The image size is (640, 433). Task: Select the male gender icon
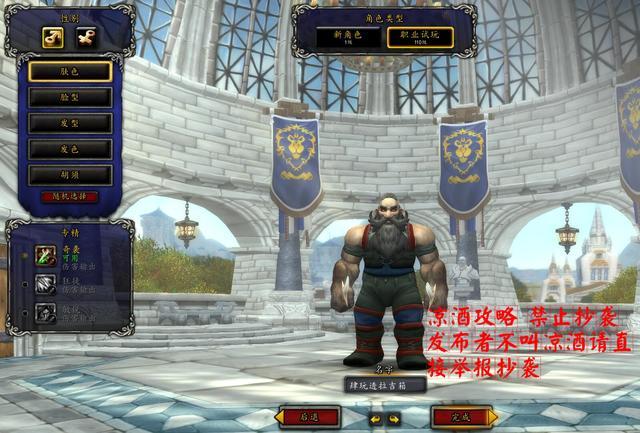coord(53,37)
